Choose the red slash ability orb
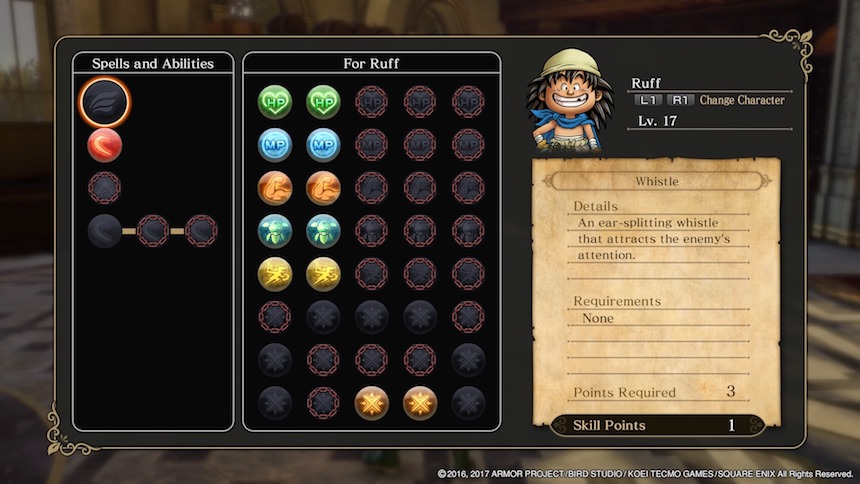Image resolution: width=860 pixels, height=484 pixels. point(104,145)
